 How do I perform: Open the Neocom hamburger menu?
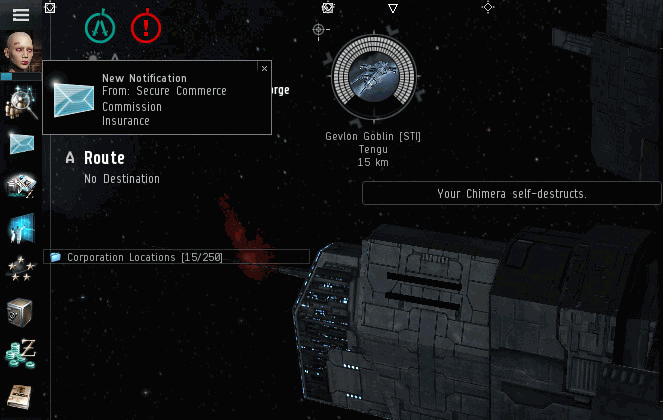(20, 14)
